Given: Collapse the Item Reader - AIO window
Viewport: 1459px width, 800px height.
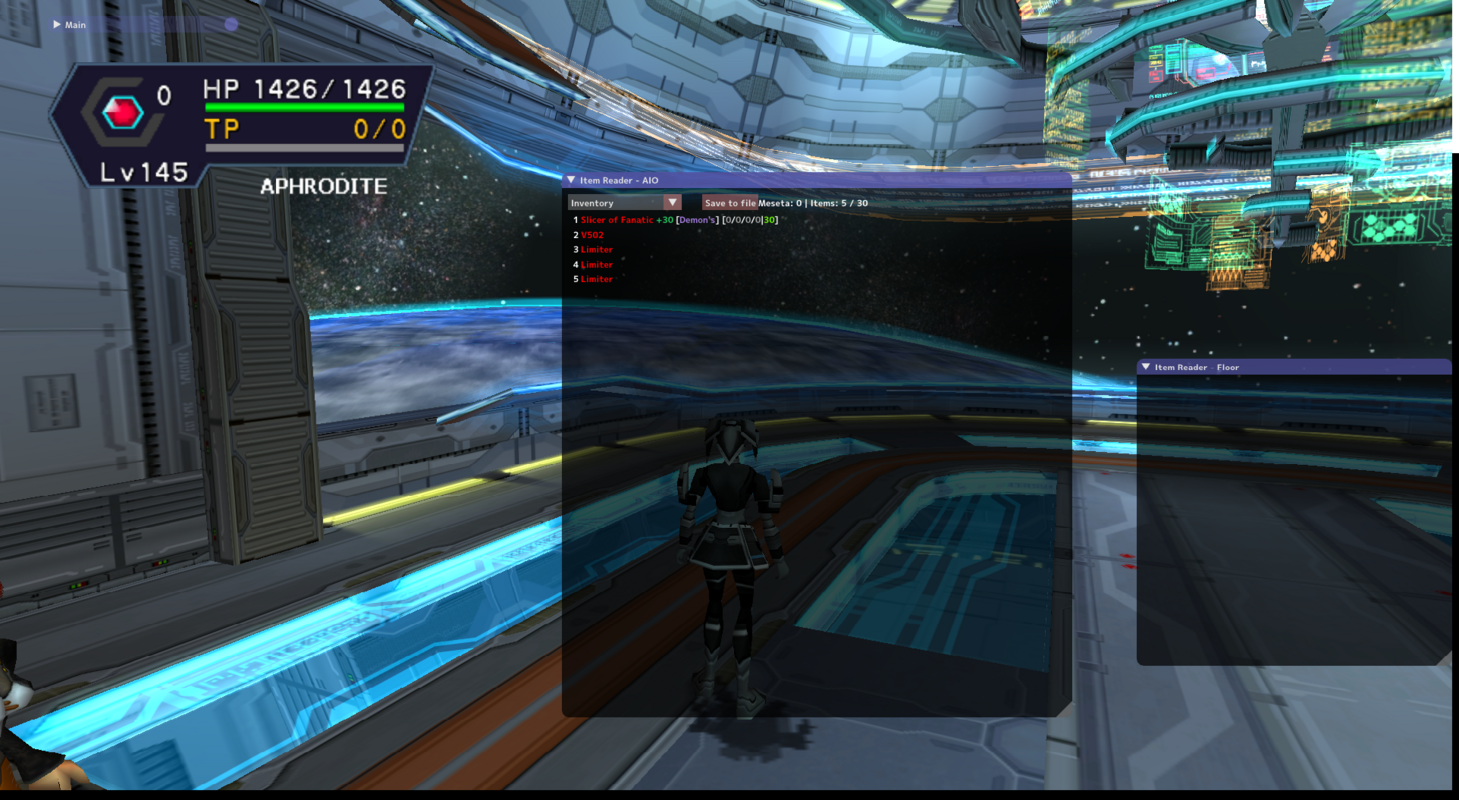Looking at the screenshot, I should tap(571, 181).
